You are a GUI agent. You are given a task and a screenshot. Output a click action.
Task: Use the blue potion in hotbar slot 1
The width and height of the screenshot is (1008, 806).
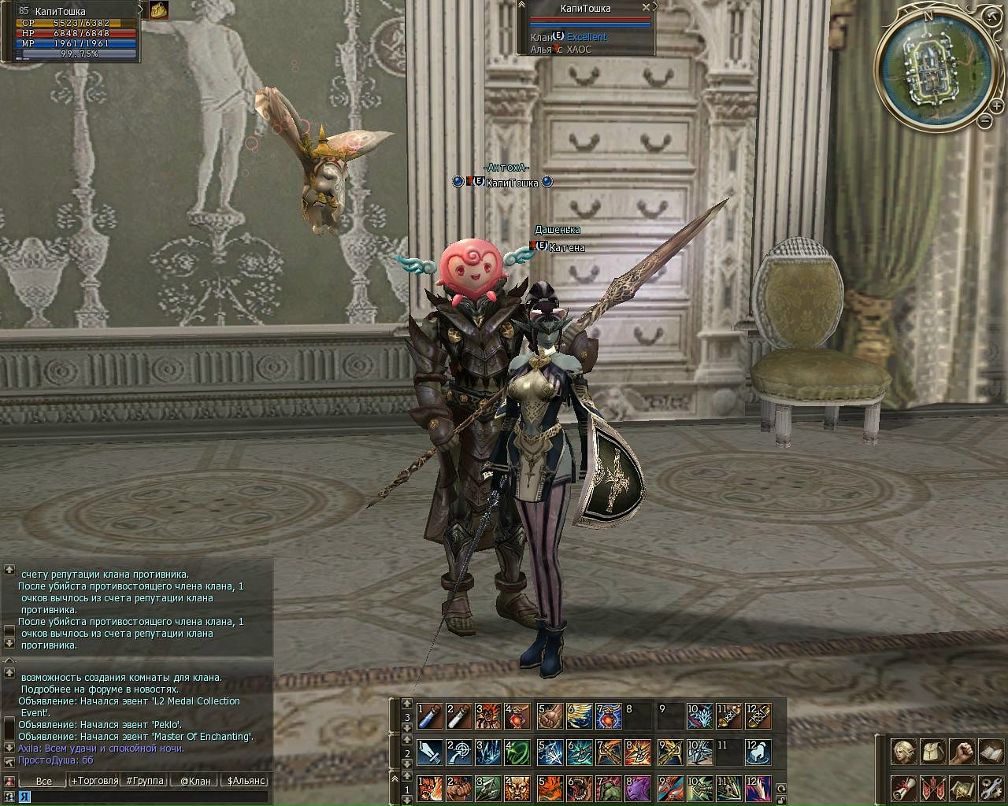point(429,716)
